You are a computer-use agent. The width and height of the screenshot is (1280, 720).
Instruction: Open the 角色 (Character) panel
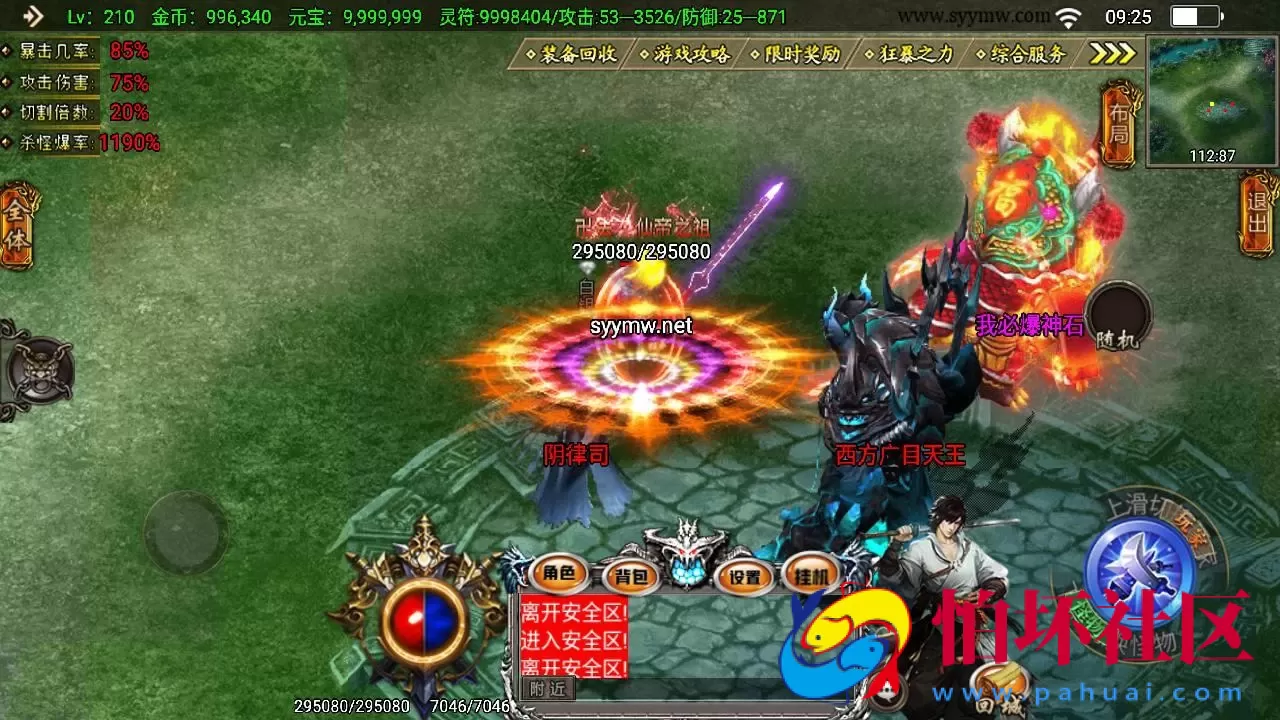558,575
